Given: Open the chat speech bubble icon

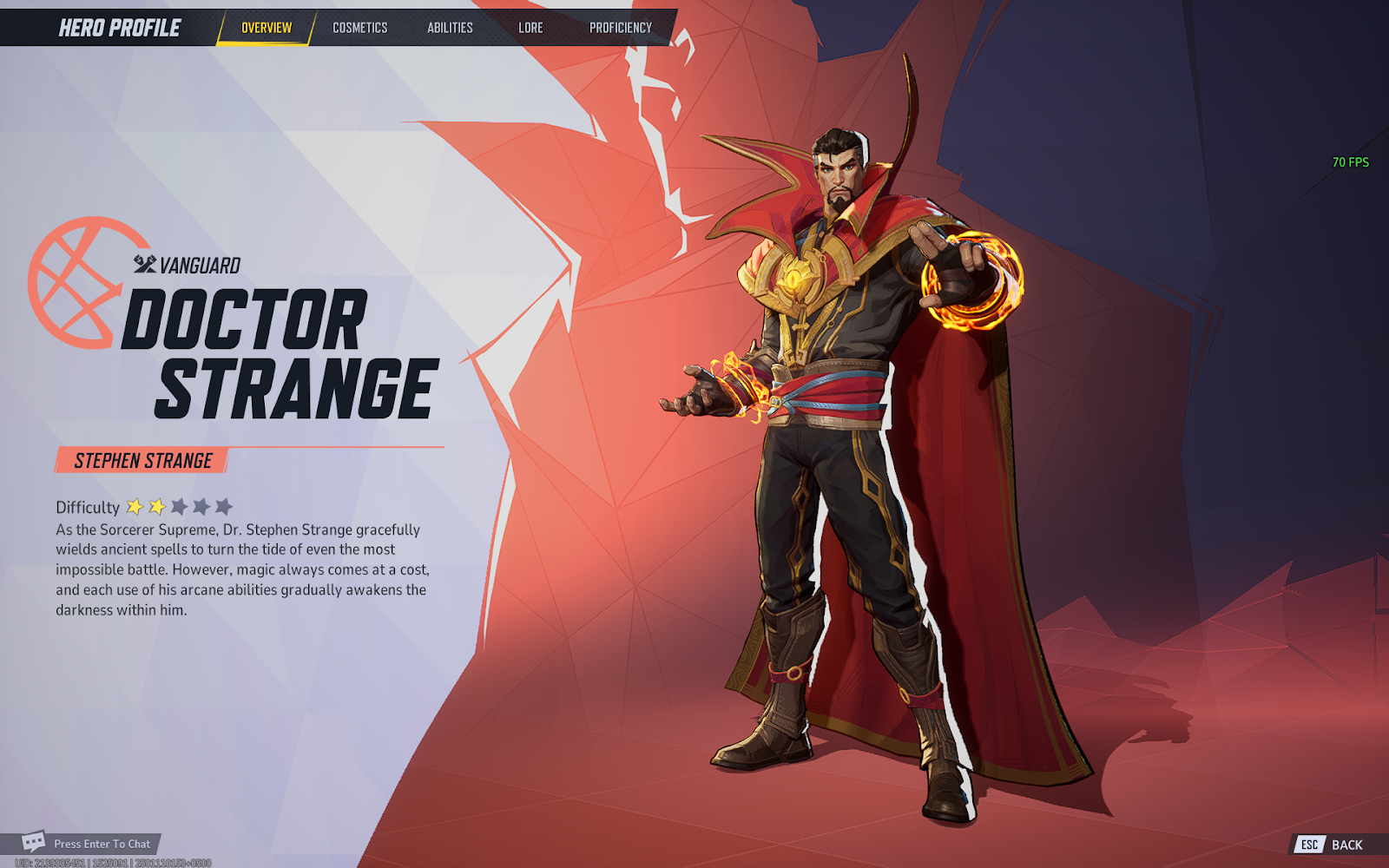Looking at the screenshot, I should (34, 842).
